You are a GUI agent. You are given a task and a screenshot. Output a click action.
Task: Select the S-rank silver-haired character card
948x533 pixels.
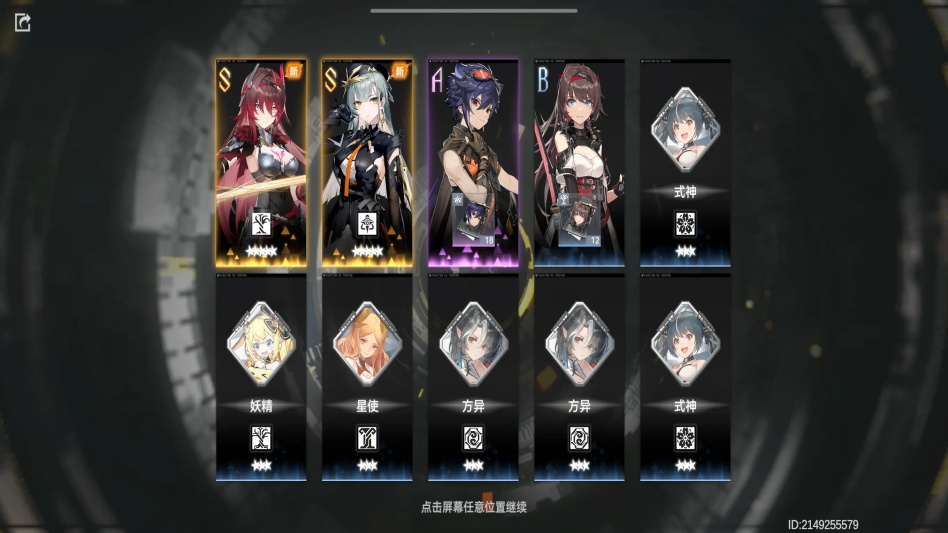click(367, 163)
